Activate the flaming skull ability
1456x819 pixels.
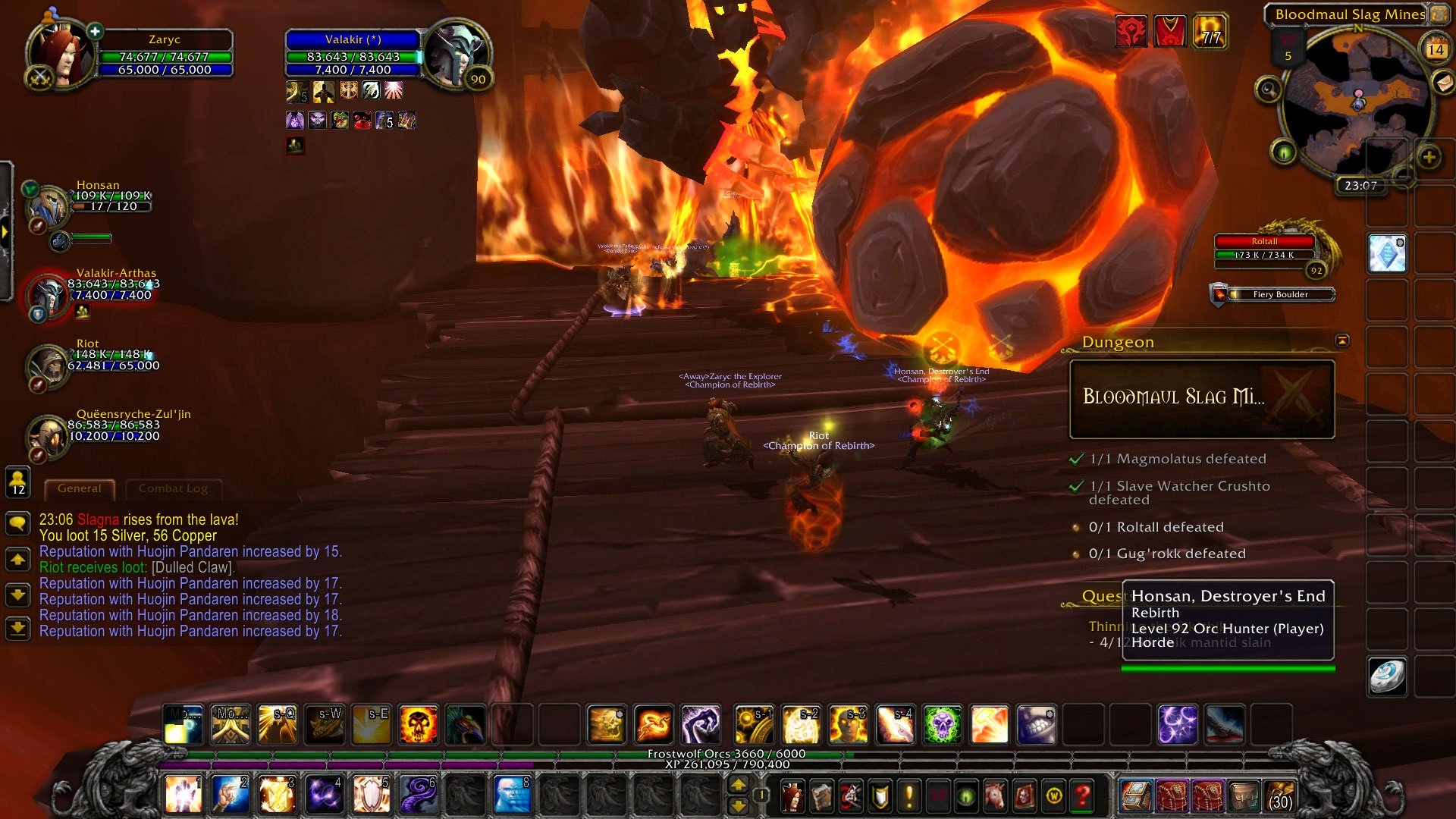[418, 724]
